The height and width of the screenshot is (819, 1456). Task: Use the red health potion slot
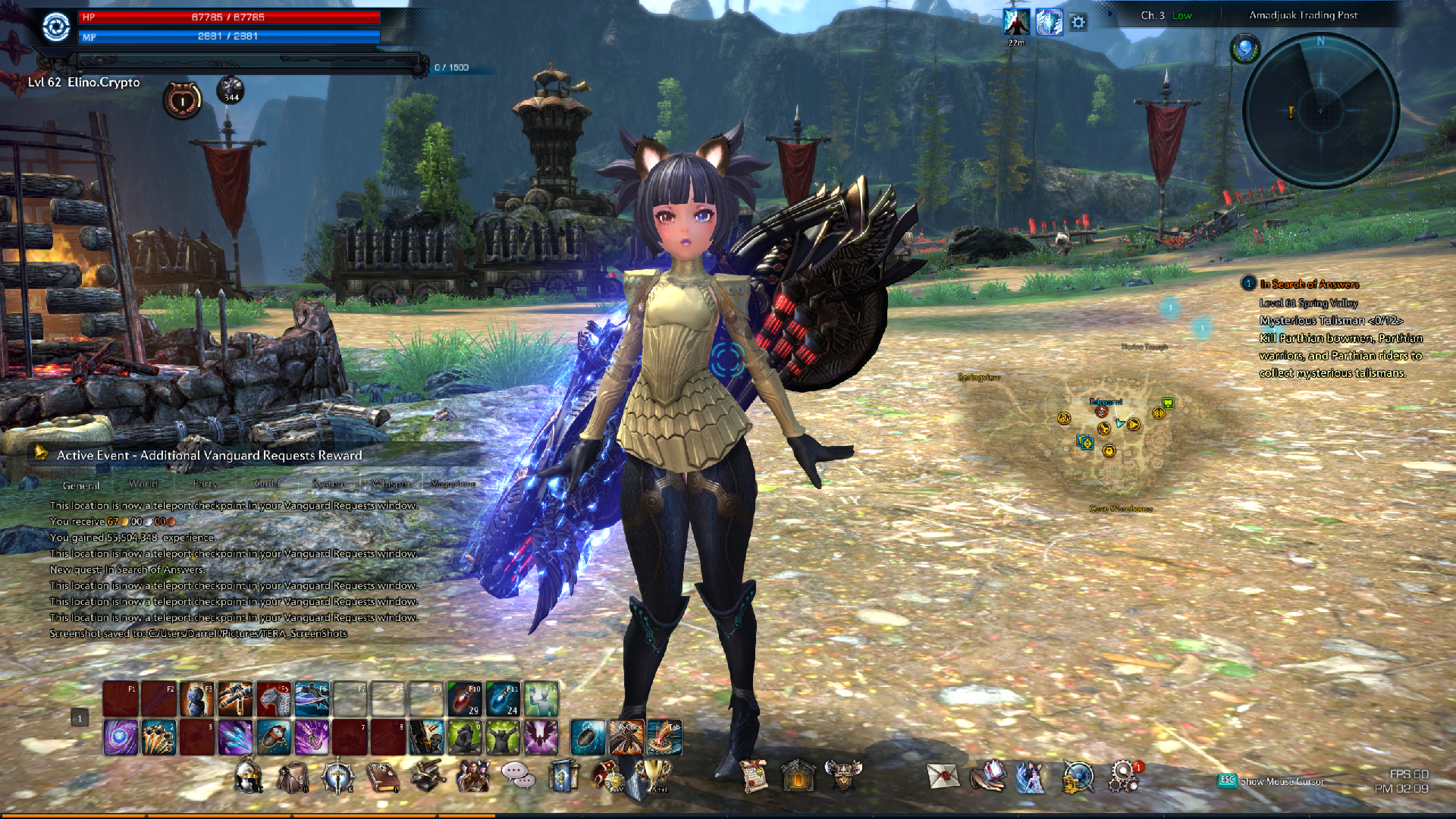[465, 698]
